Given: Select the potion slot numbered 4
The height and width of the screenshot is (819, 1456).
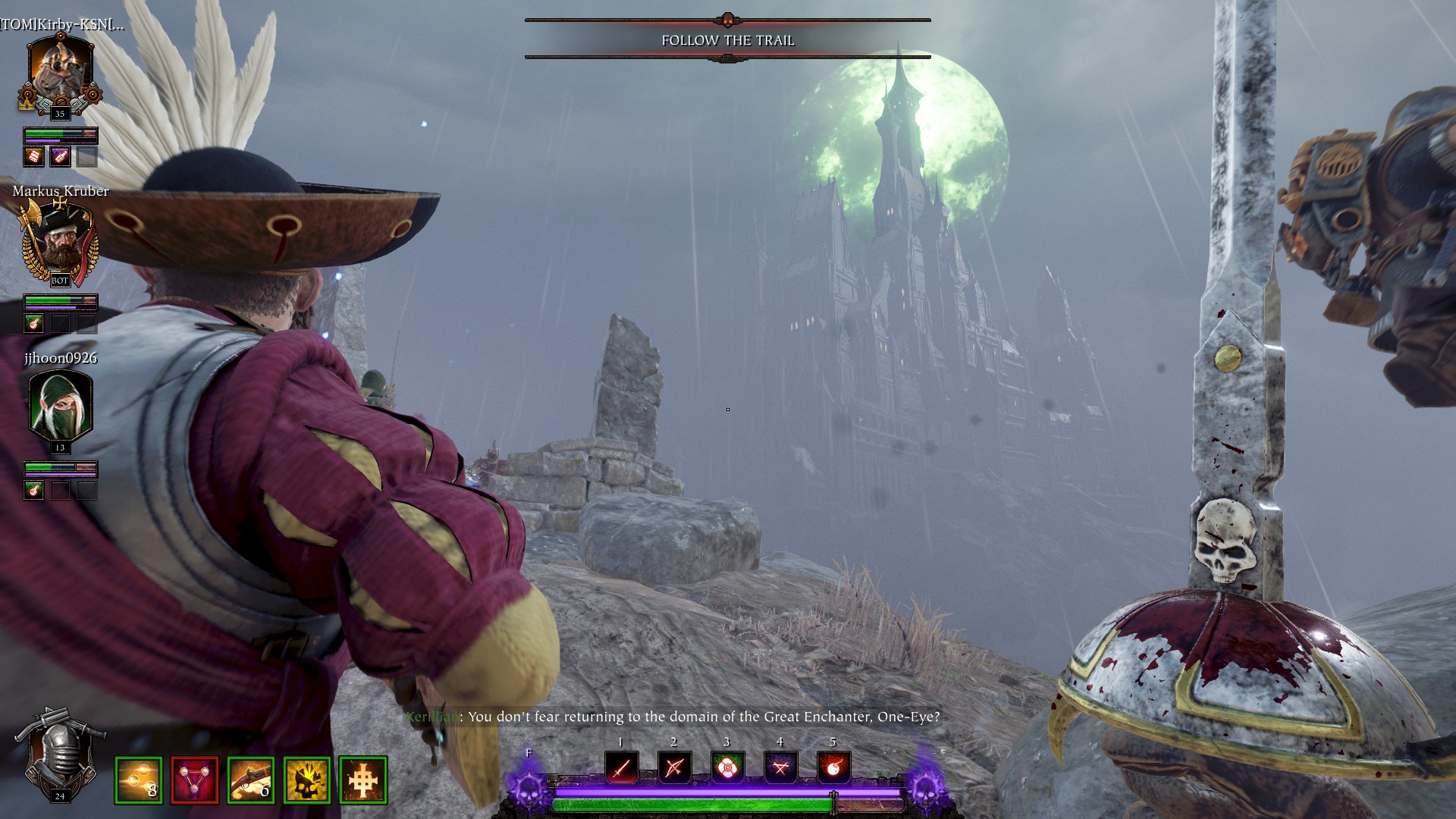Looking at the screenshot, I should [x=780, y=767].
